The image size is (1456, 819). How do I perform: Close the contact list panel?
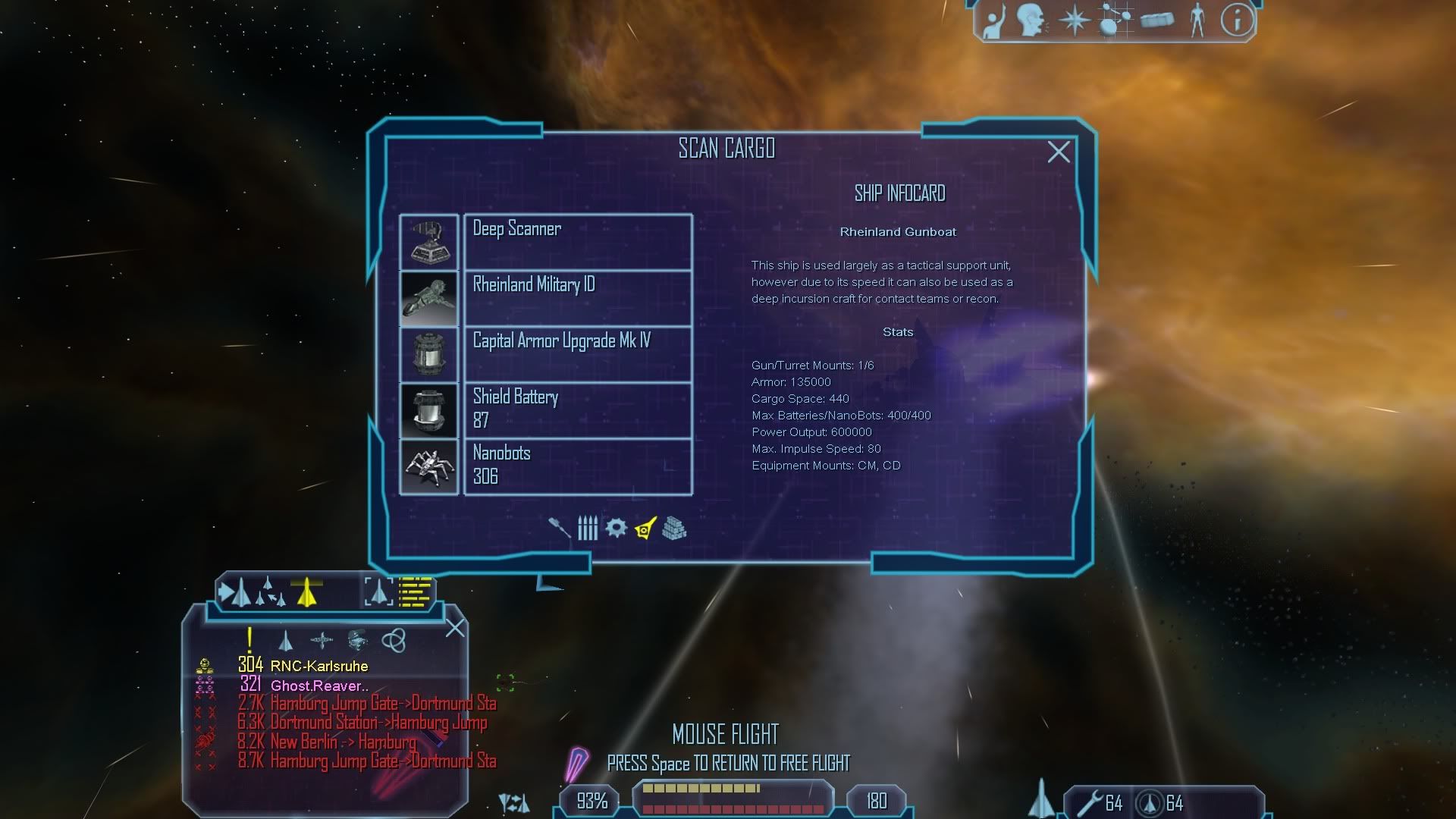point(455,628)
